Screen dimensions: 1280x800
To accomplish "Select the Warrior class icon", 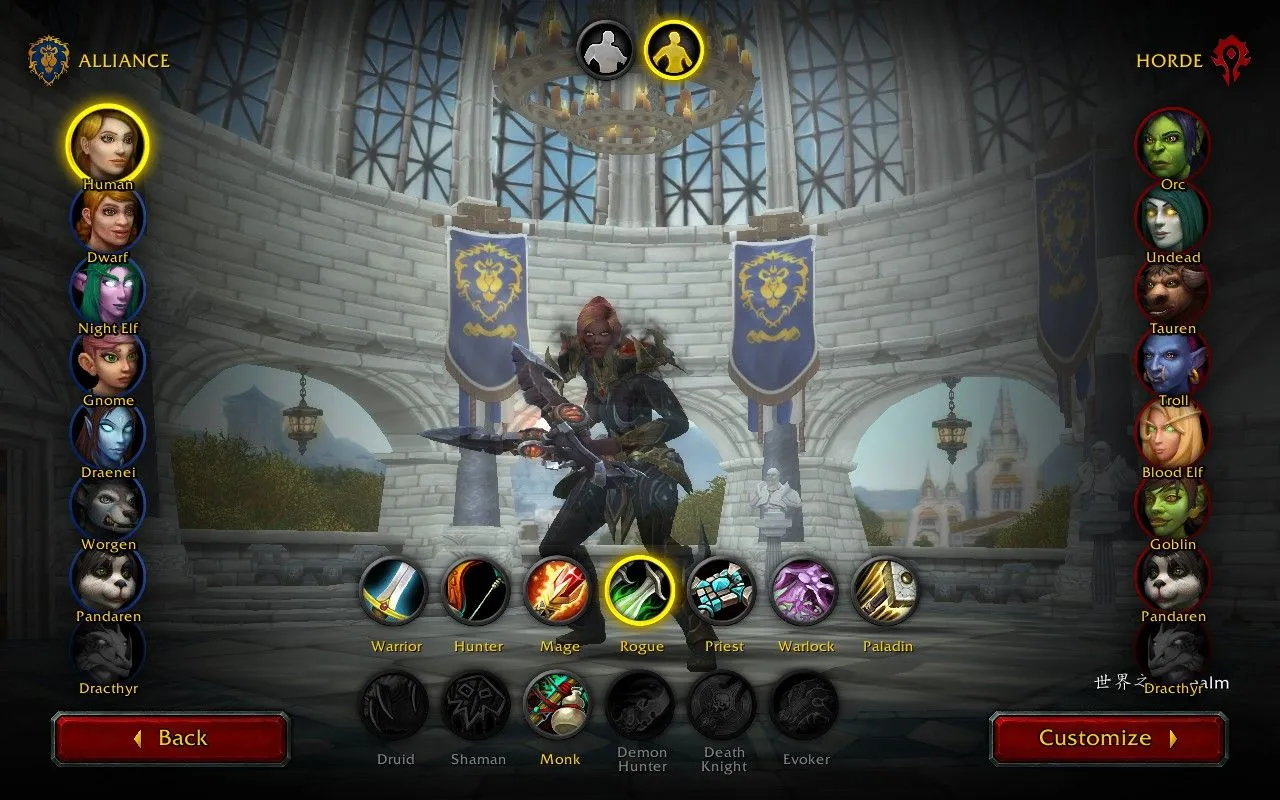I will [394, 591].
